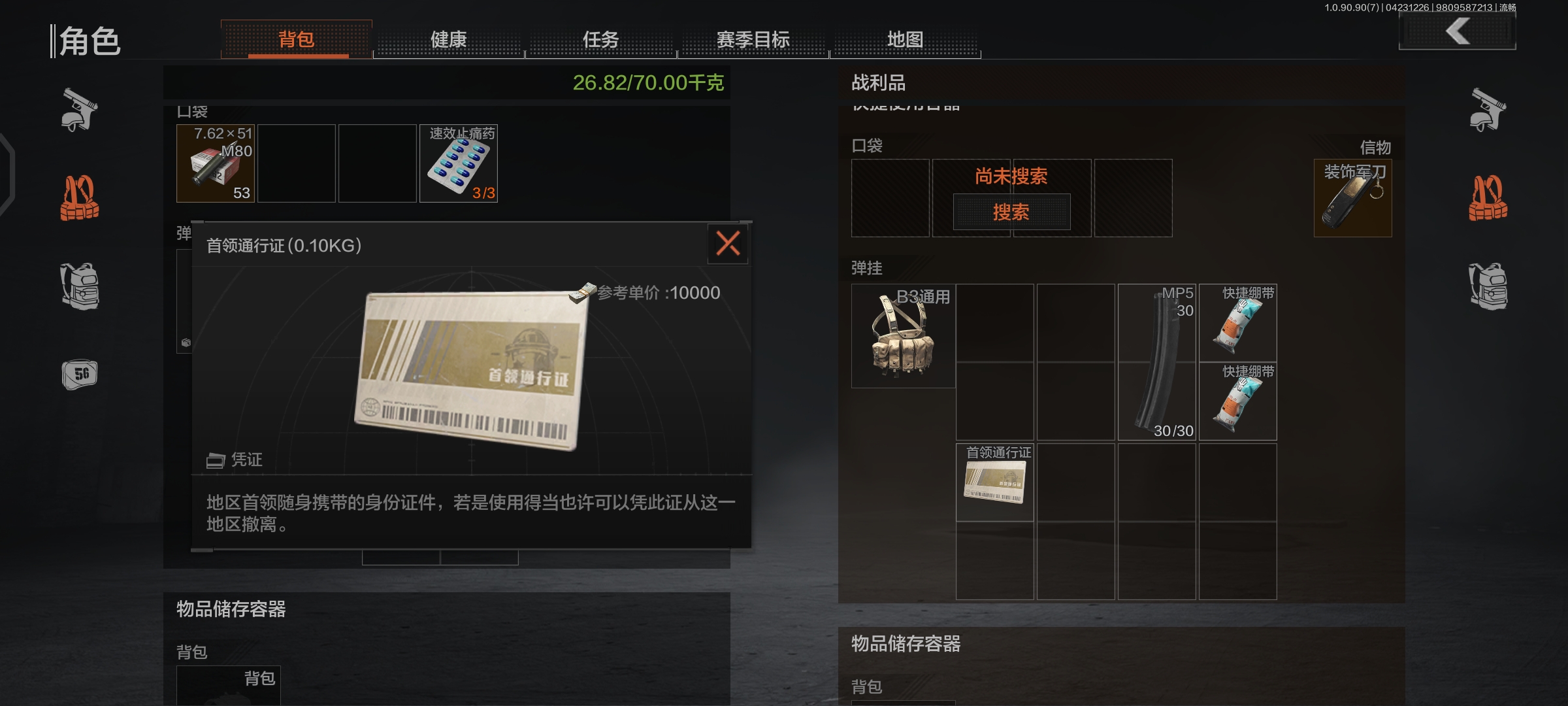Select the top 快捷绷带 bandage item
Screen dimensions: 1568x706
click(x=1238, y=322)
